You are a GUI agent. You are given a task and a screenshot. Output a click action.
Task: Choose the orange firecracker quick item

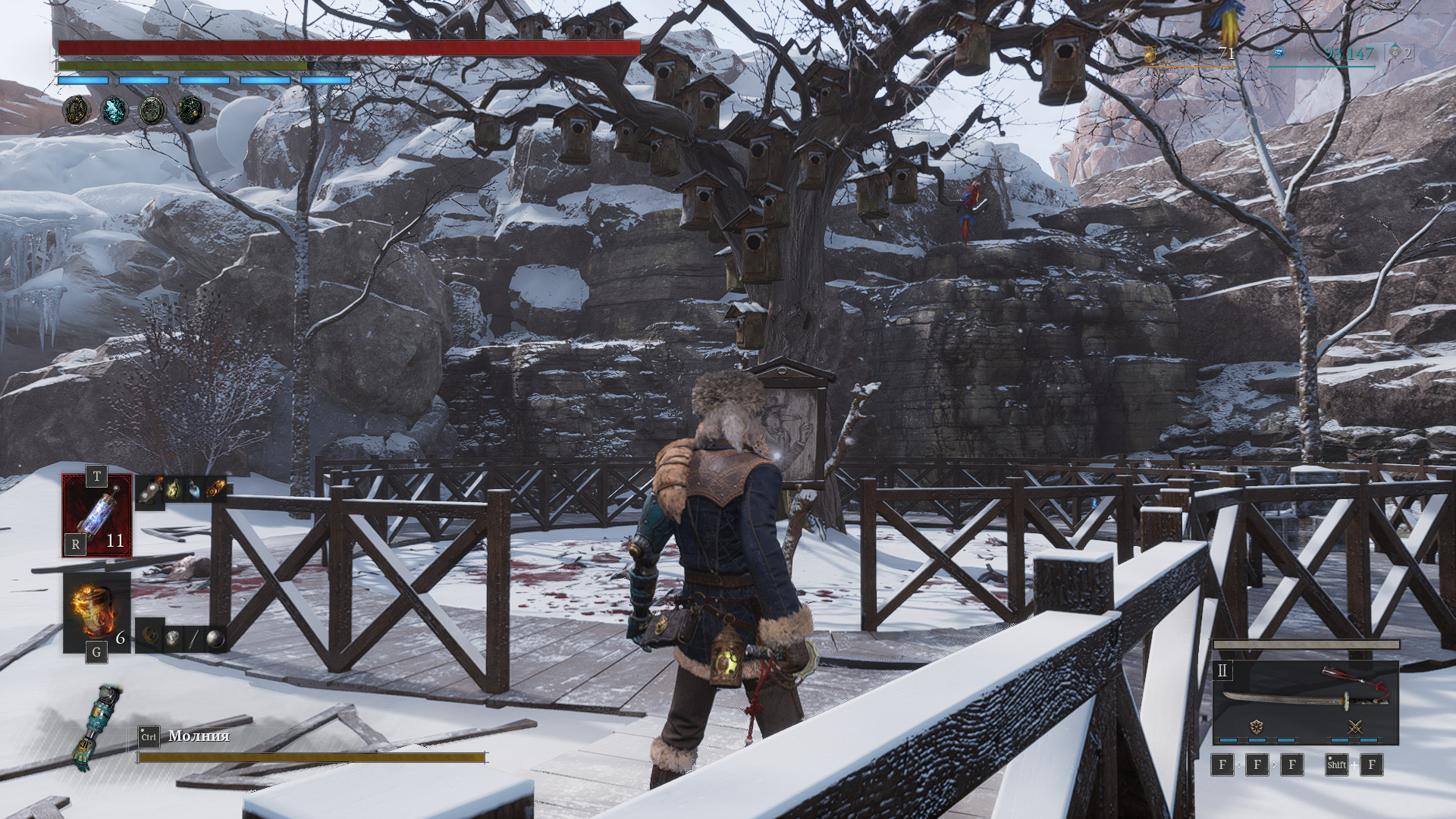[216, 490]
